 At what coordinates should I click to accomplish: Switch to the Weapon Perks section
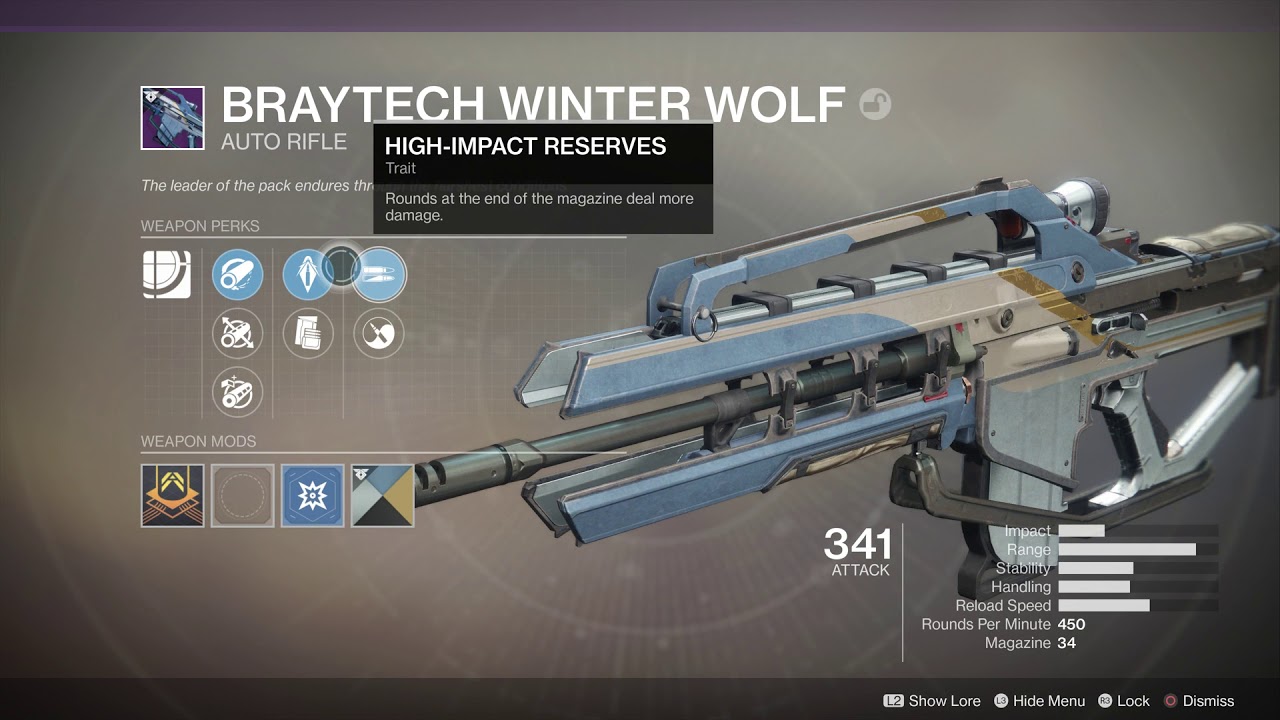200,226
